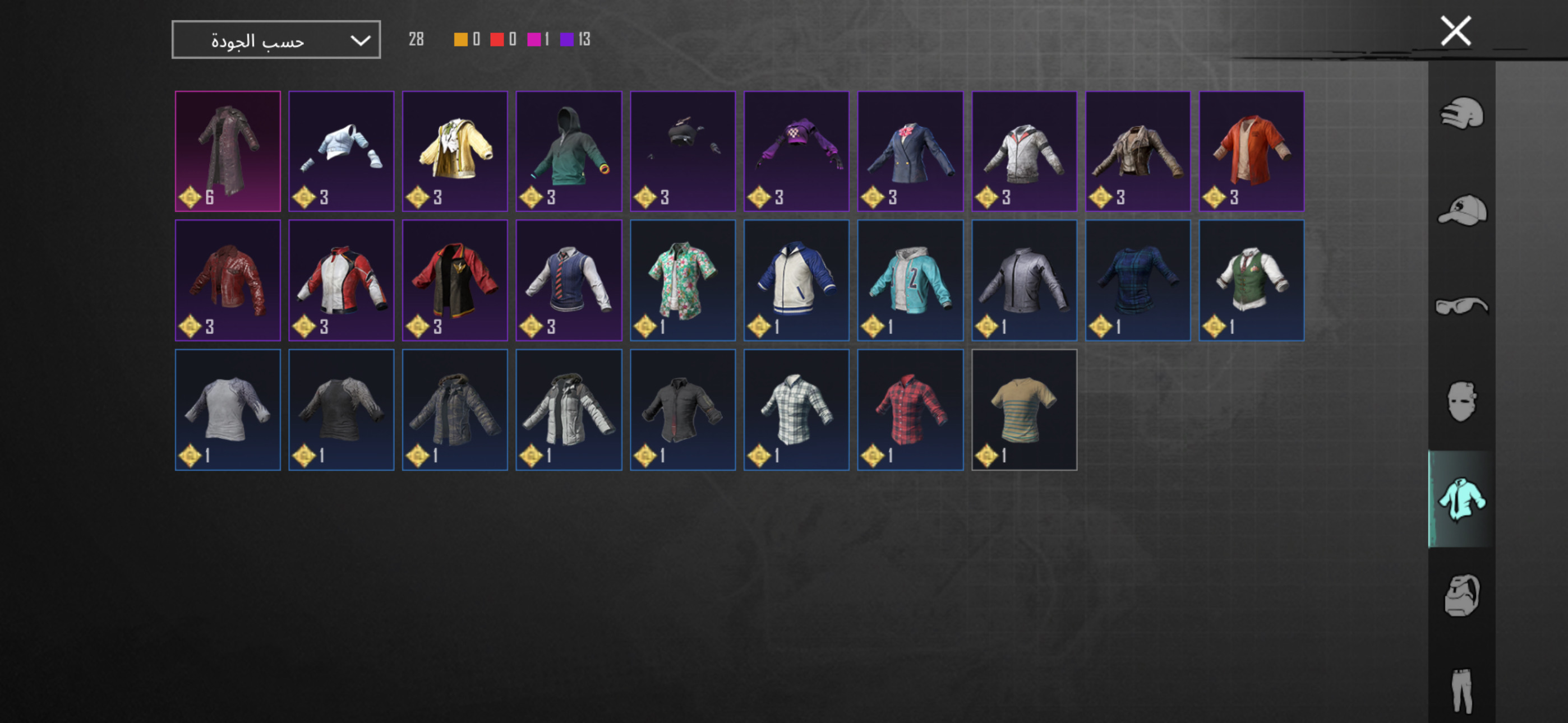Switch to the helmet category tab

1461,113
